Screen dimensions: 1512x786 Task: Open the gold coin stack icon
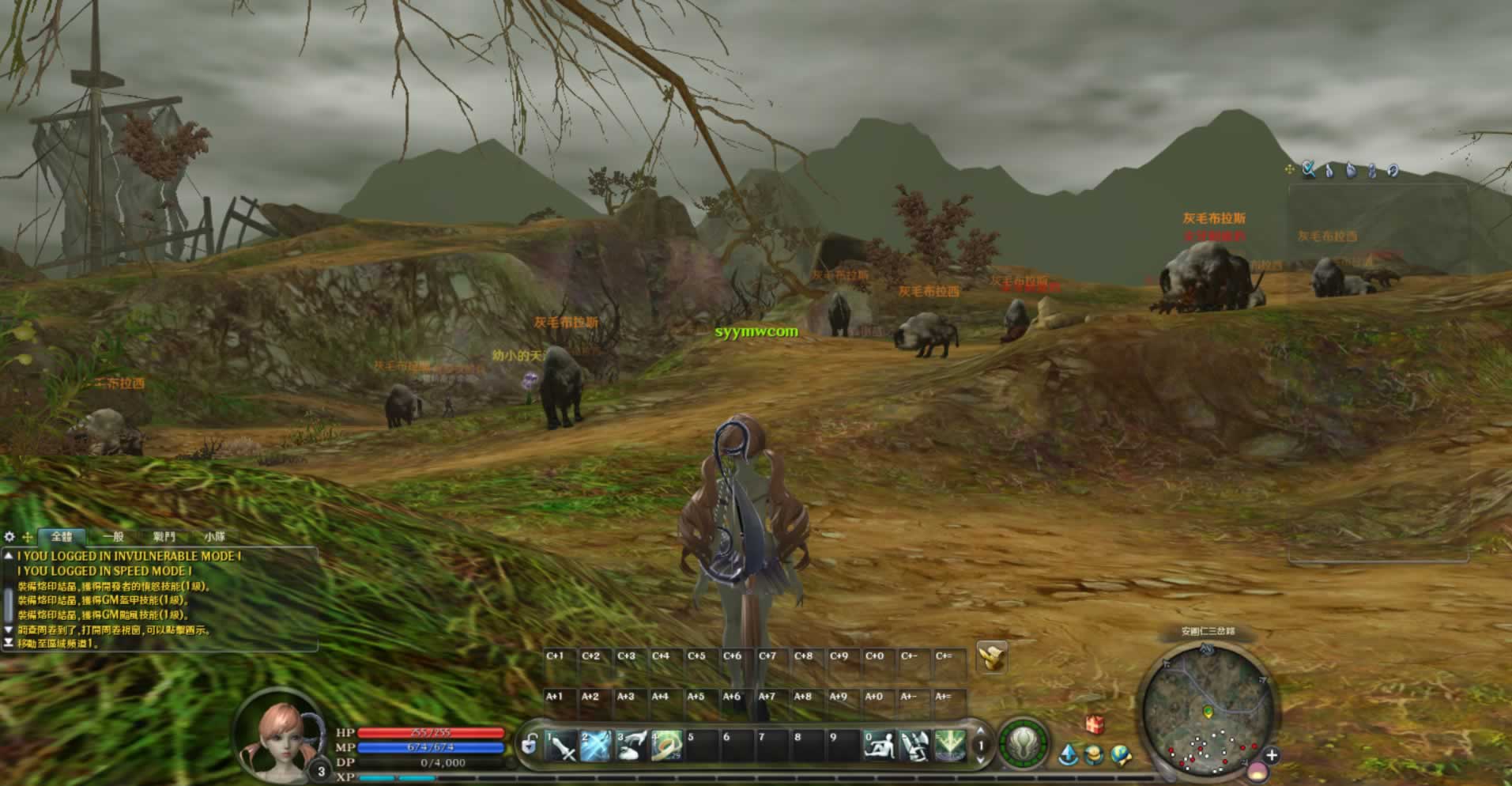pos(1095,756)
